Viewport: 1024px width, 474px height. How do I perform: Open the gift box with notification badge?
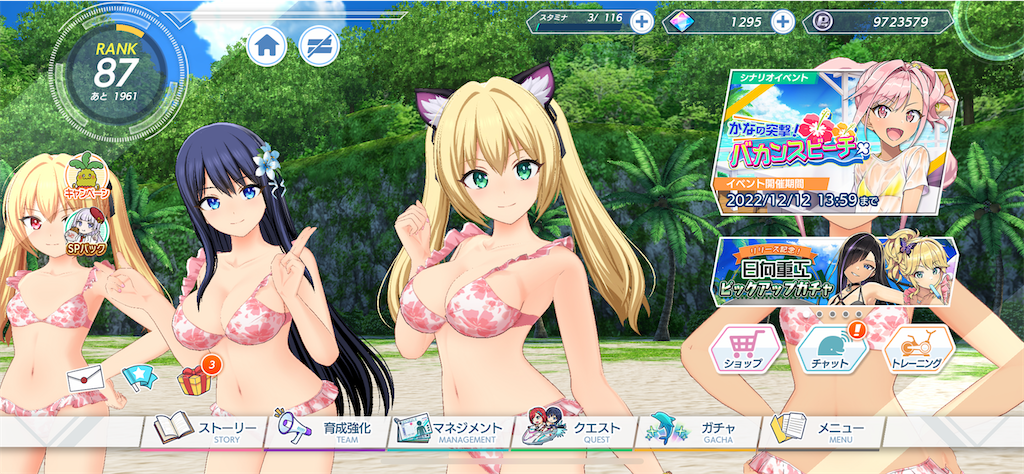(x=192, y=378)
